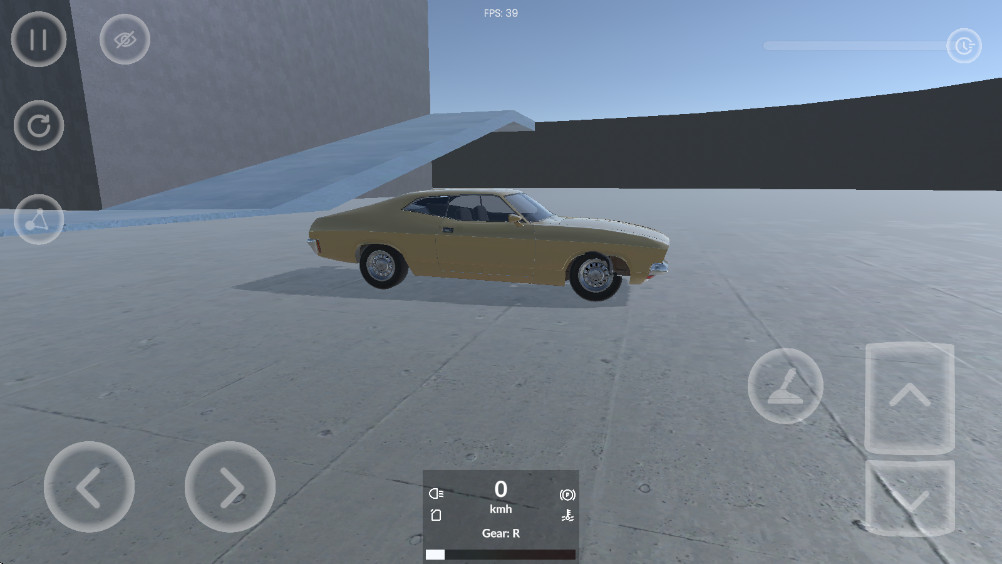1002x564 pixels.
Task: Steer left with the left arrow button
Action: coord(89,487)
